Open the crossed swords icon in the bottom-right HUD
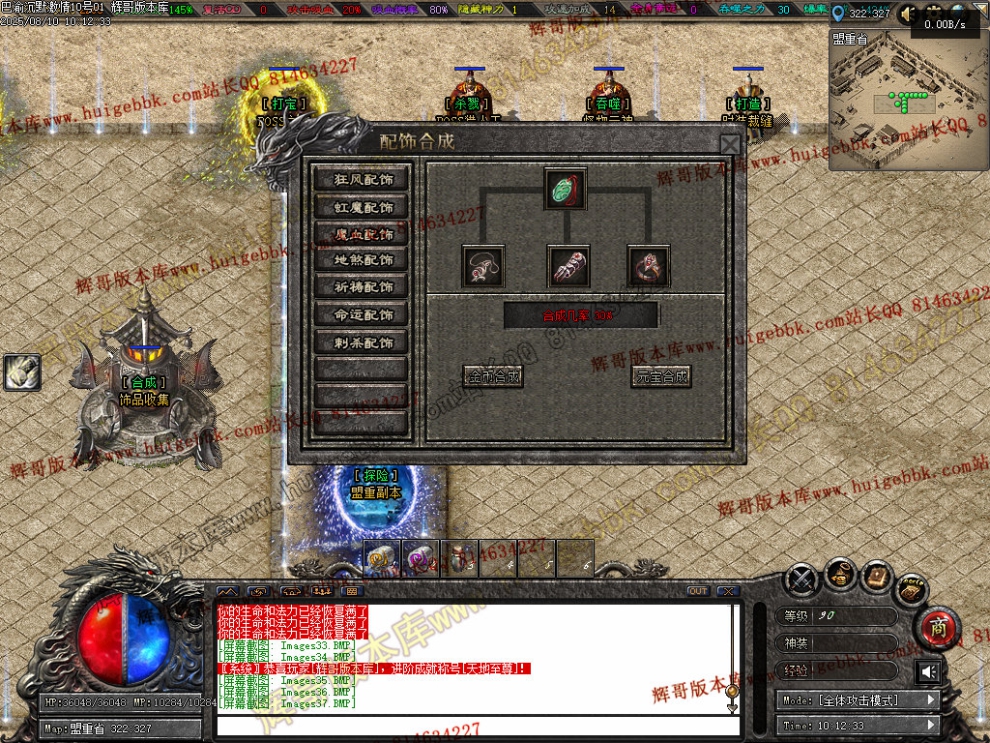The width and height of the screenshot is (990, 743). 801,580
